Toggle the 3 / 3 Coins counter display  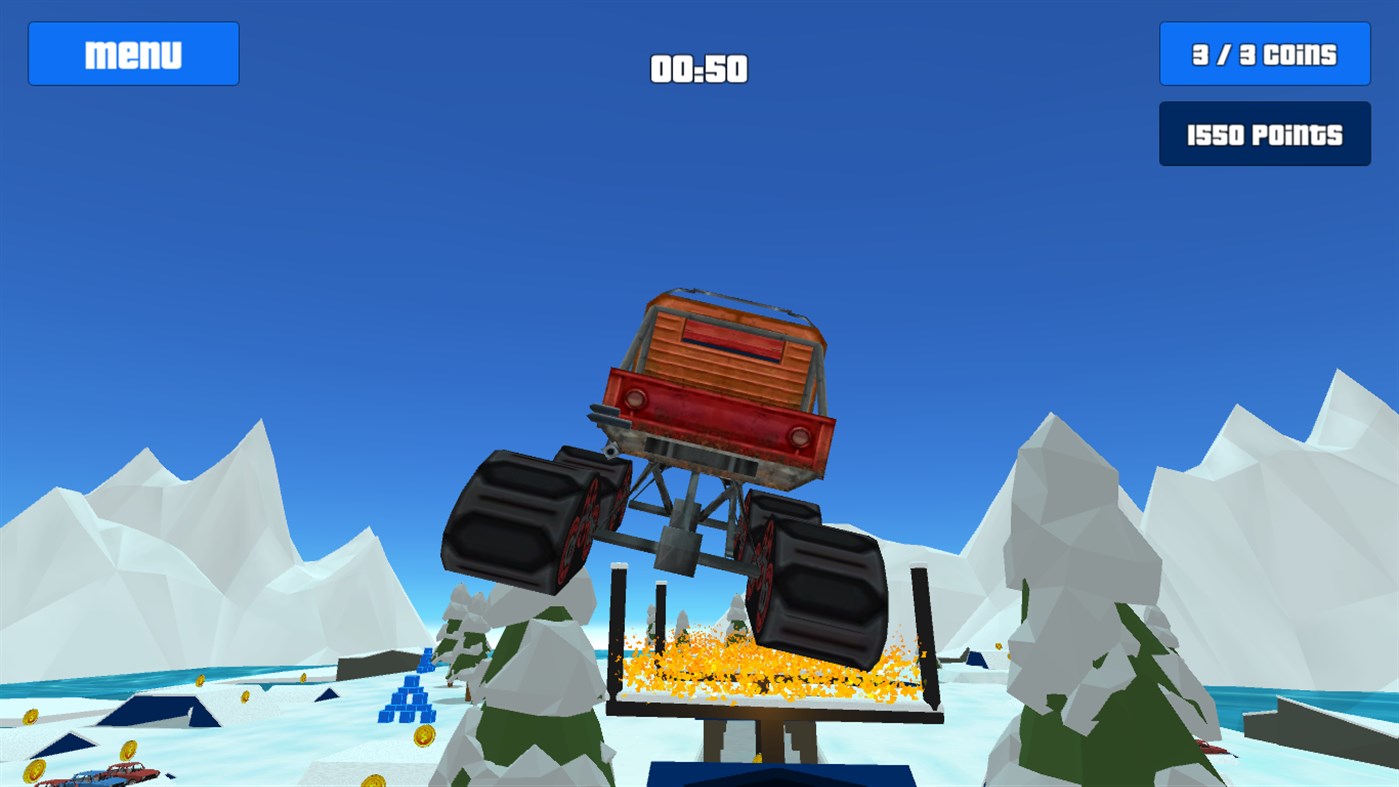1264,53
